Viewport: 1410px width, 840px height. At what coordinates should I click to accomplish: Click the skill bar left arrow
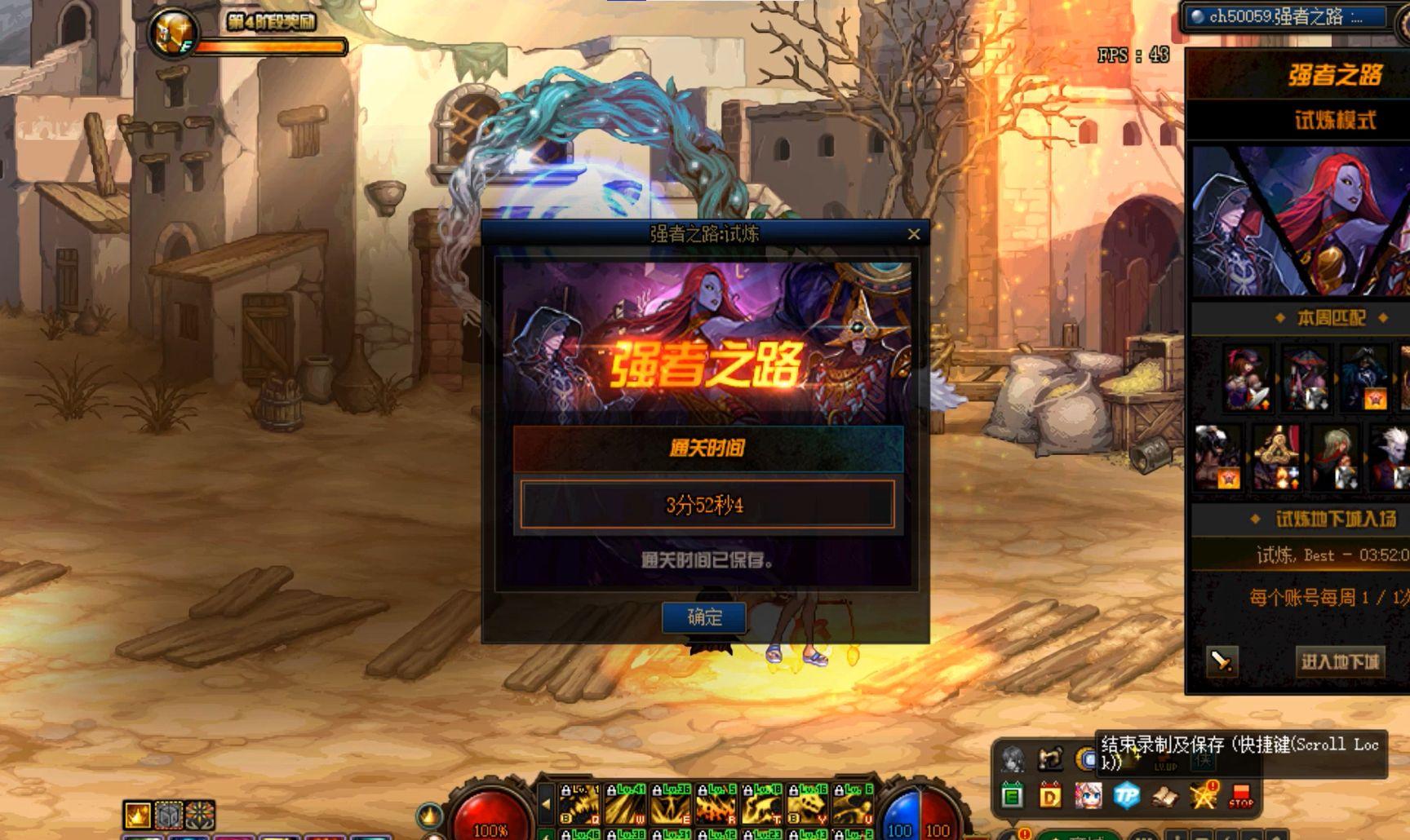point(546,803)
